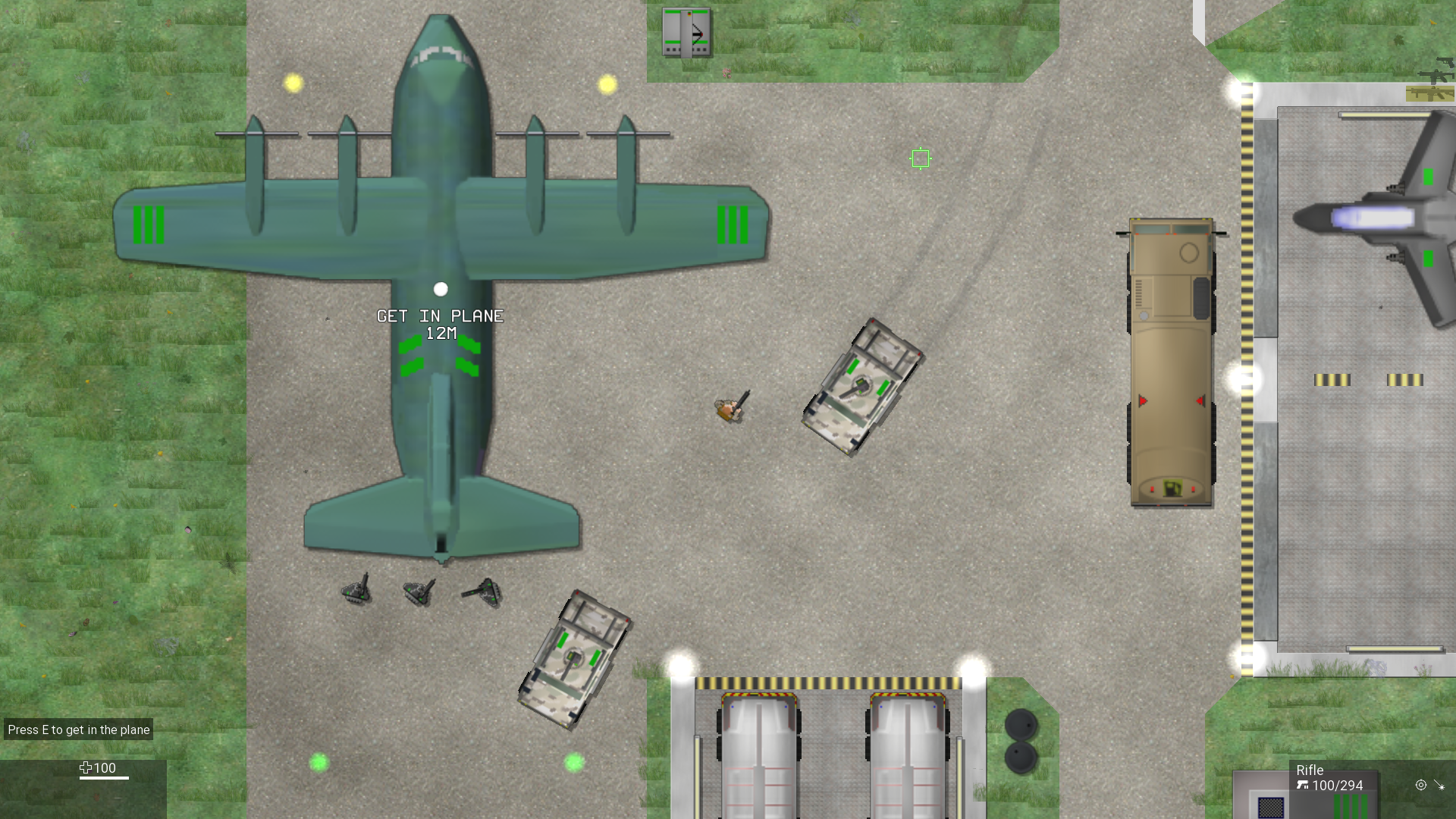This screenshot has height=819, width=1456.
Task: Select the pistol in the weapon list
Action: [1445, 62]
